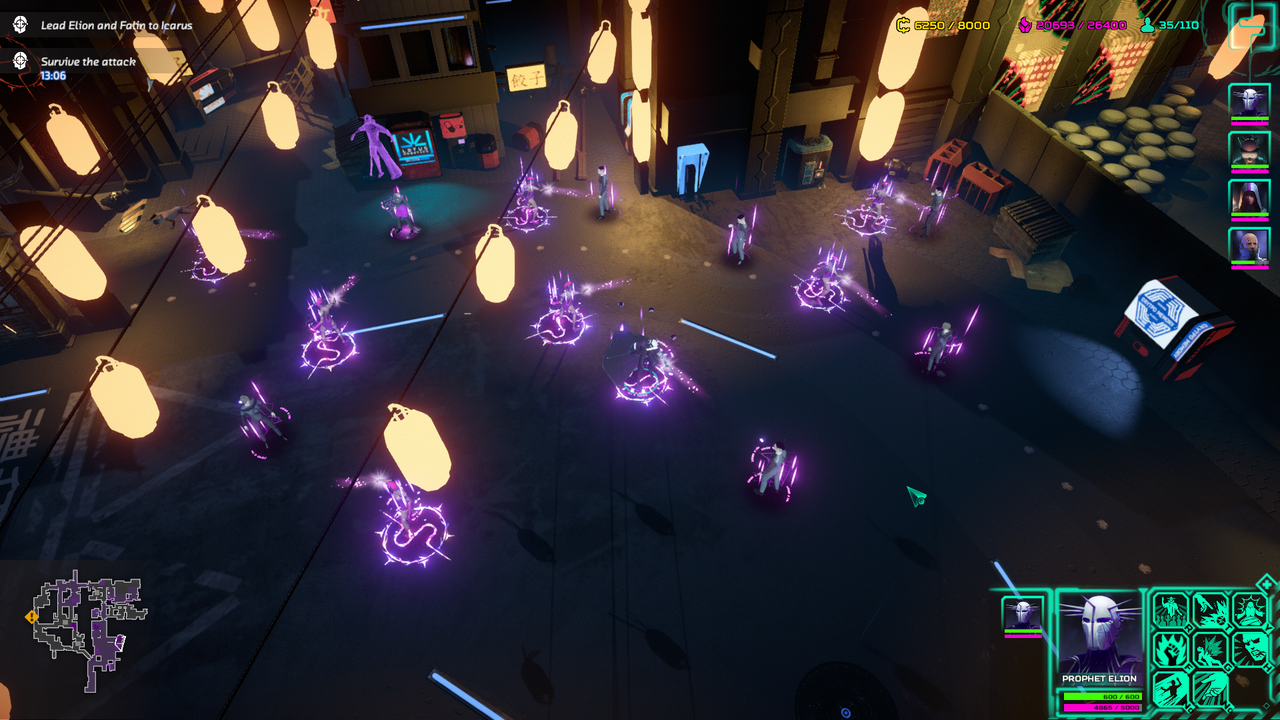The width and height of the screenshot is (1280, 720).
Task: Select the visor-wearing hero portrait in party list
Action: coord(1248,149)
